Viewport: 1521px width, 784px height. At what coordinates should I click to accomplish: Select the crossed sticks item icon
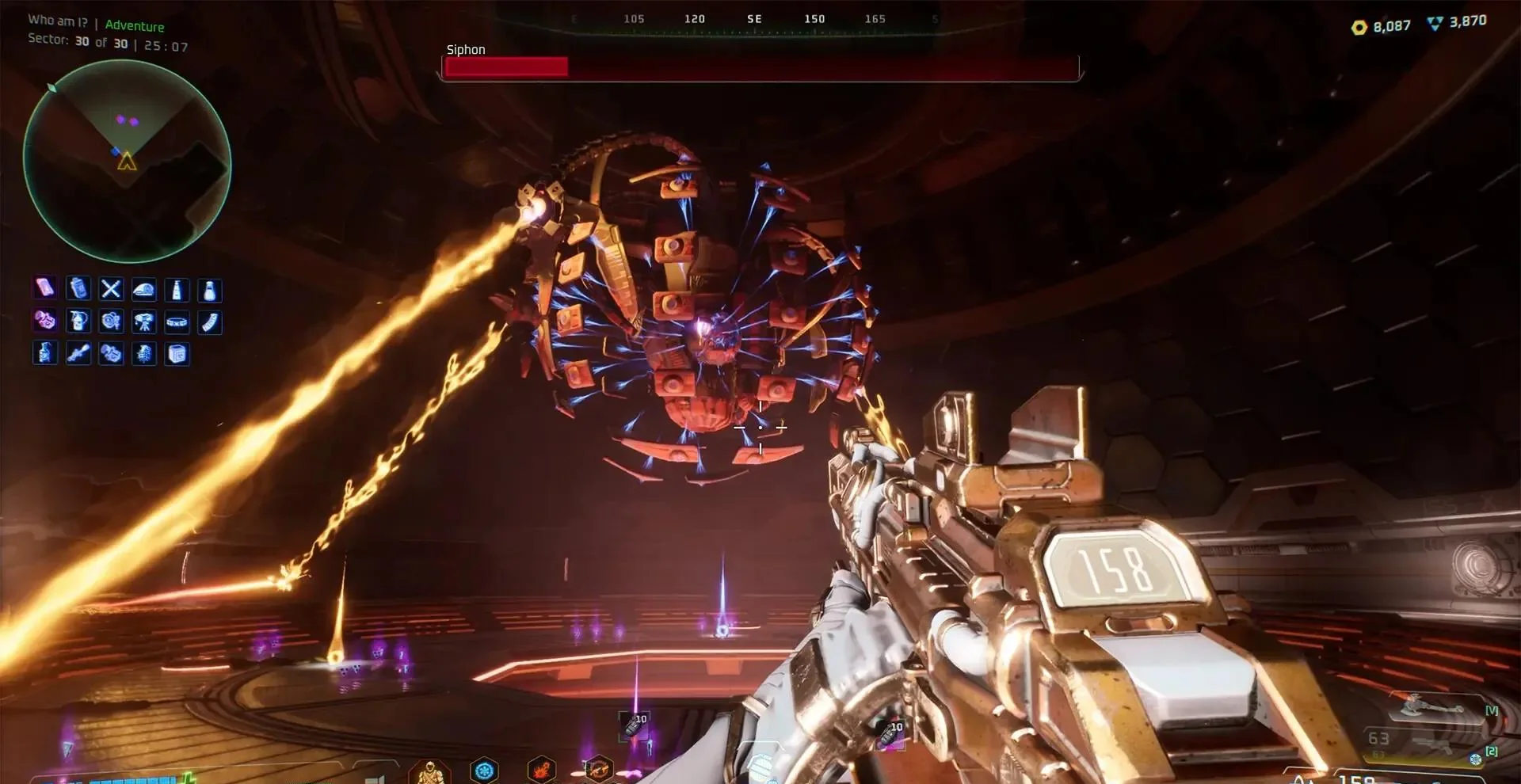111,290
